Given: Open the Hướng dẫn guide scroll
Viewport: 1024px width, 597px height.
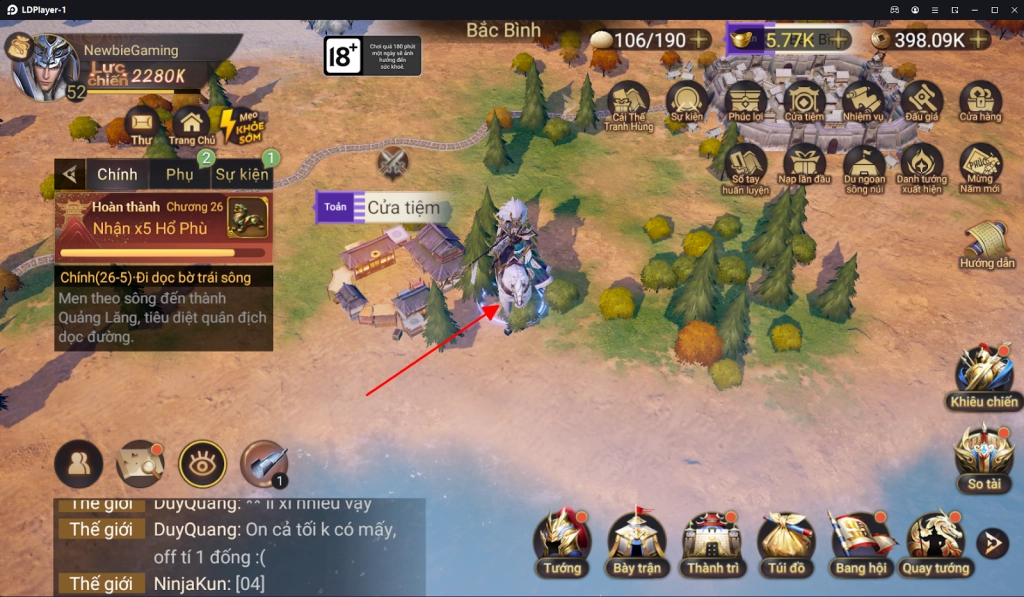Looking at the screenshot, I should (987, 243).
